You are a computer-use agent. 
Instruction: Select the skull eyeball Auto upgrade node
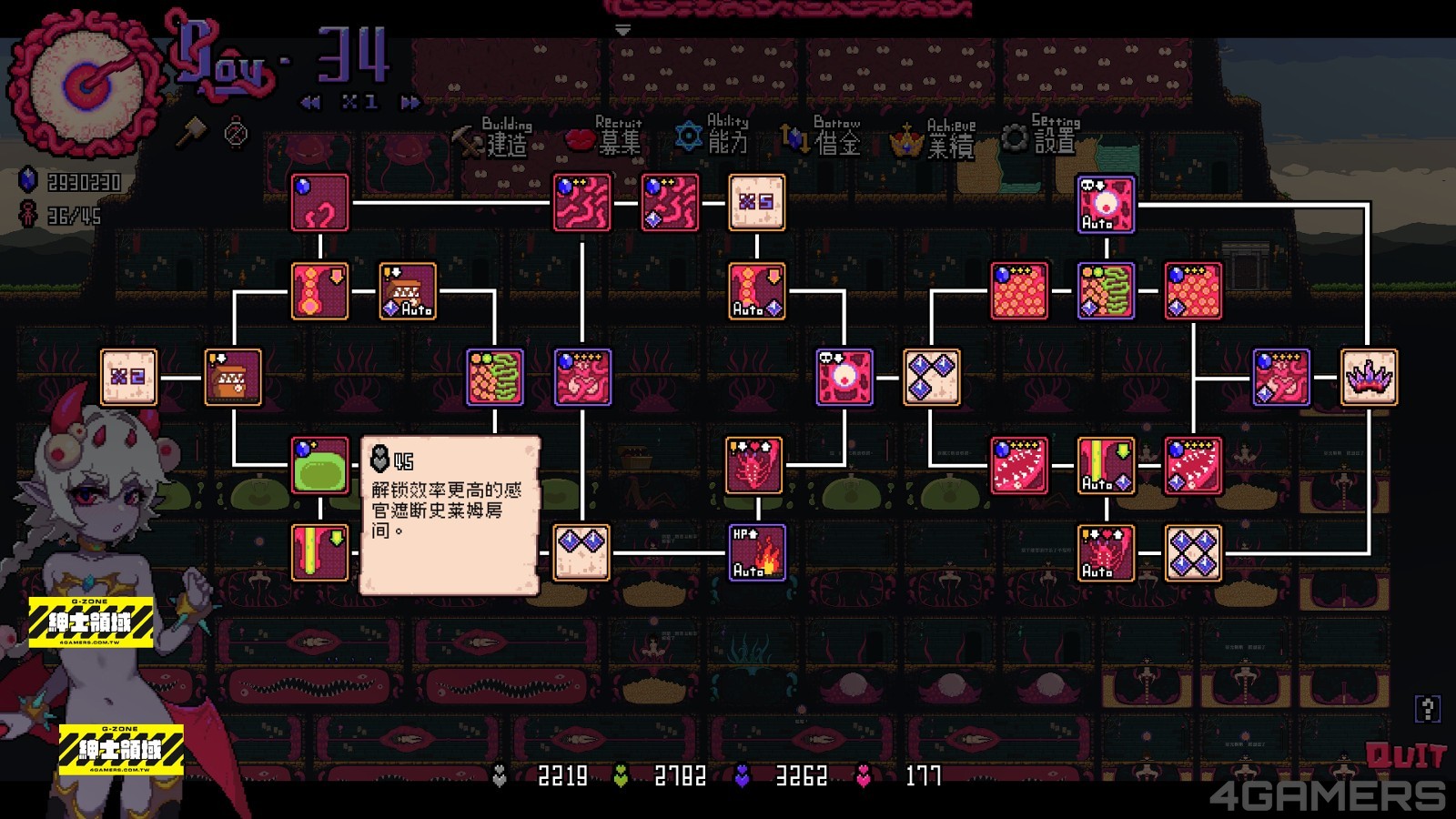[x=1106, y=204]
